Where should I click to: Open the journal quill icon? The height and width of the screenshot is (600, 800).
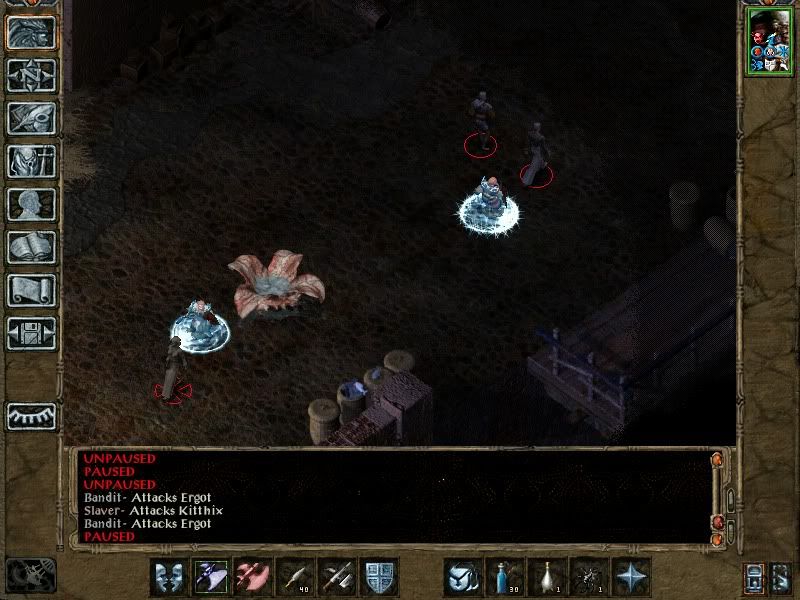[x=31, y=118]
